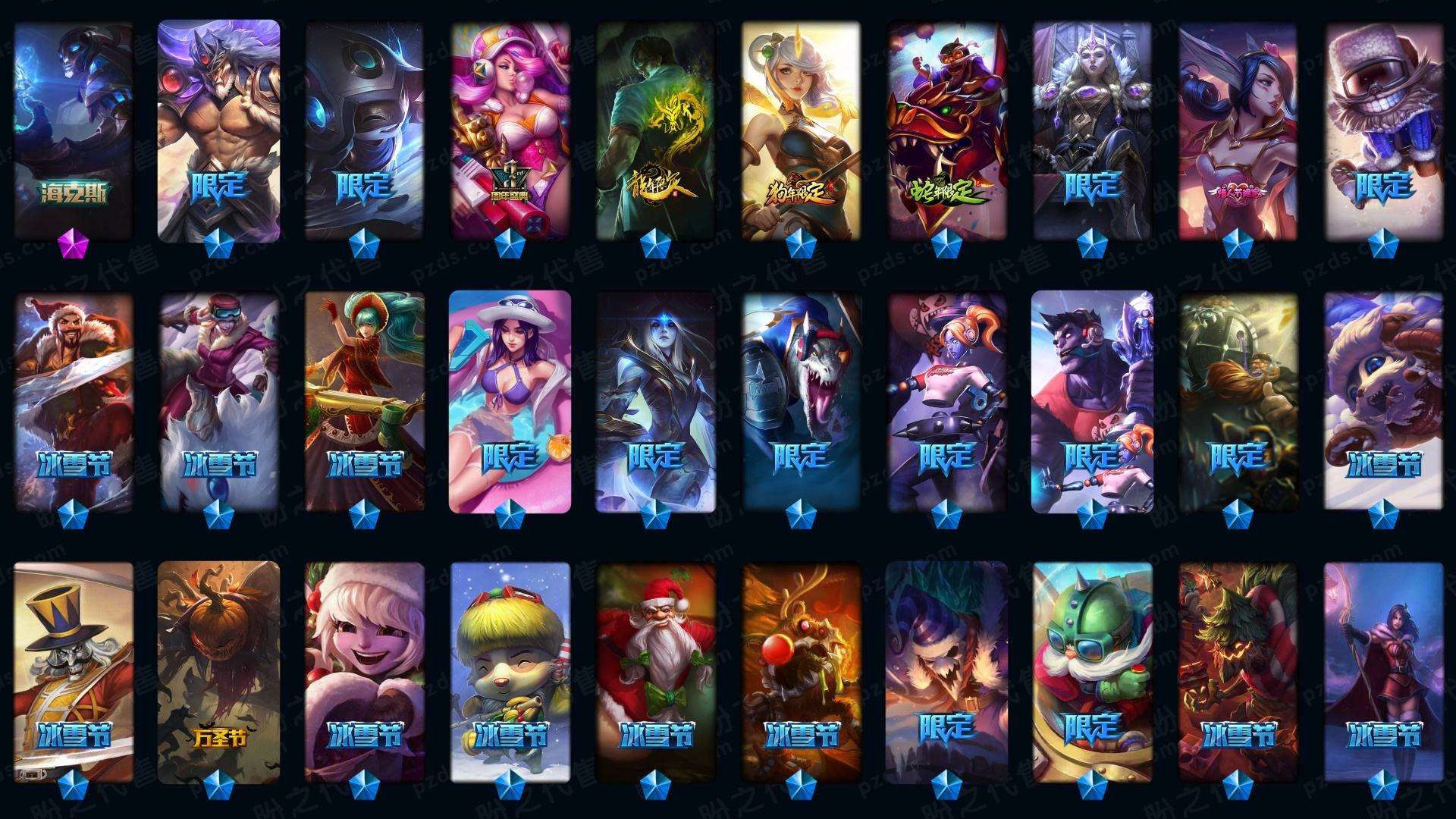Select the pumpkin-head Halloween skin card
Image resolution: width=1456 pixels, height=819 pixels.
219,671
